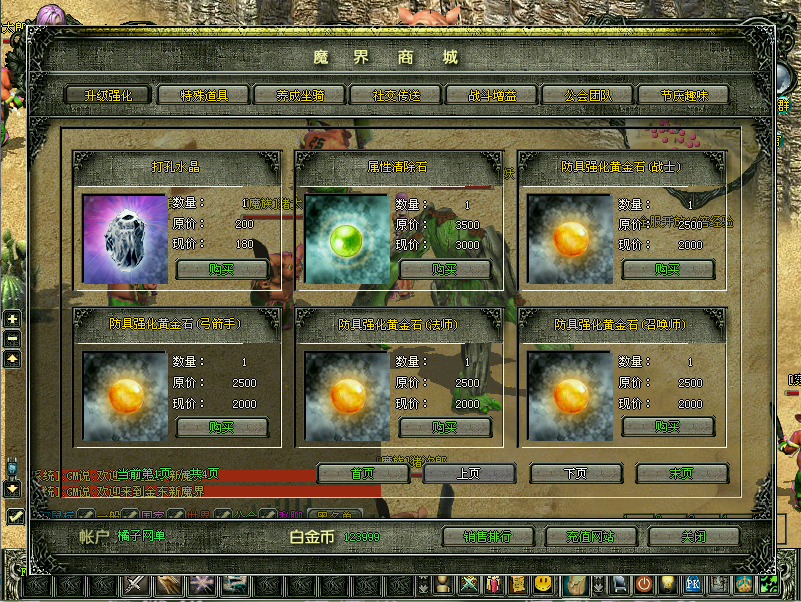Screen dimensions: 801x602
Task: Select the 养成坐骑 tab
Action: pyautogui.click(x=298, y=95)
